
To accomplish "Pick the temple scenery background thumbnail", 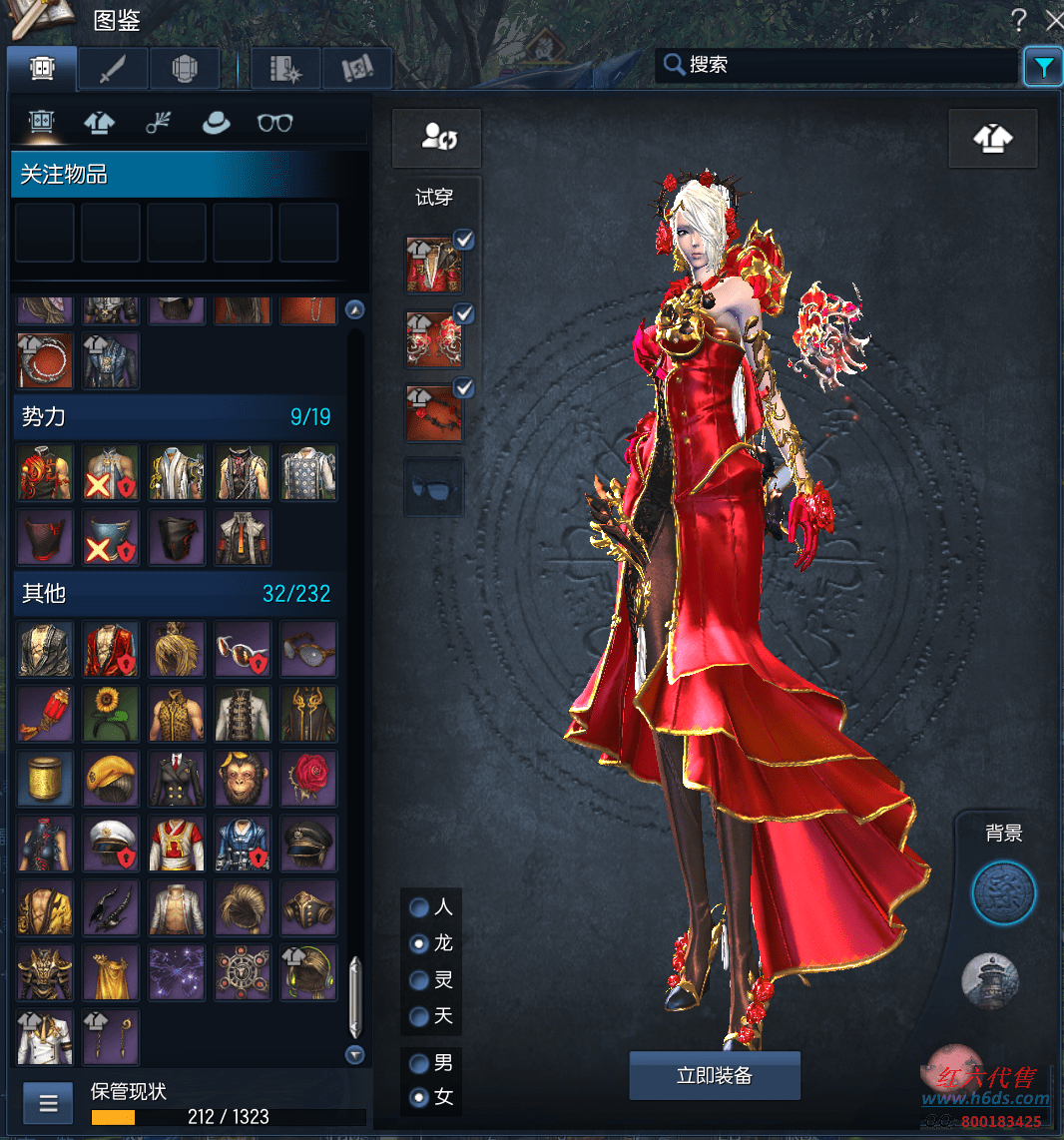I will point(991,981).
